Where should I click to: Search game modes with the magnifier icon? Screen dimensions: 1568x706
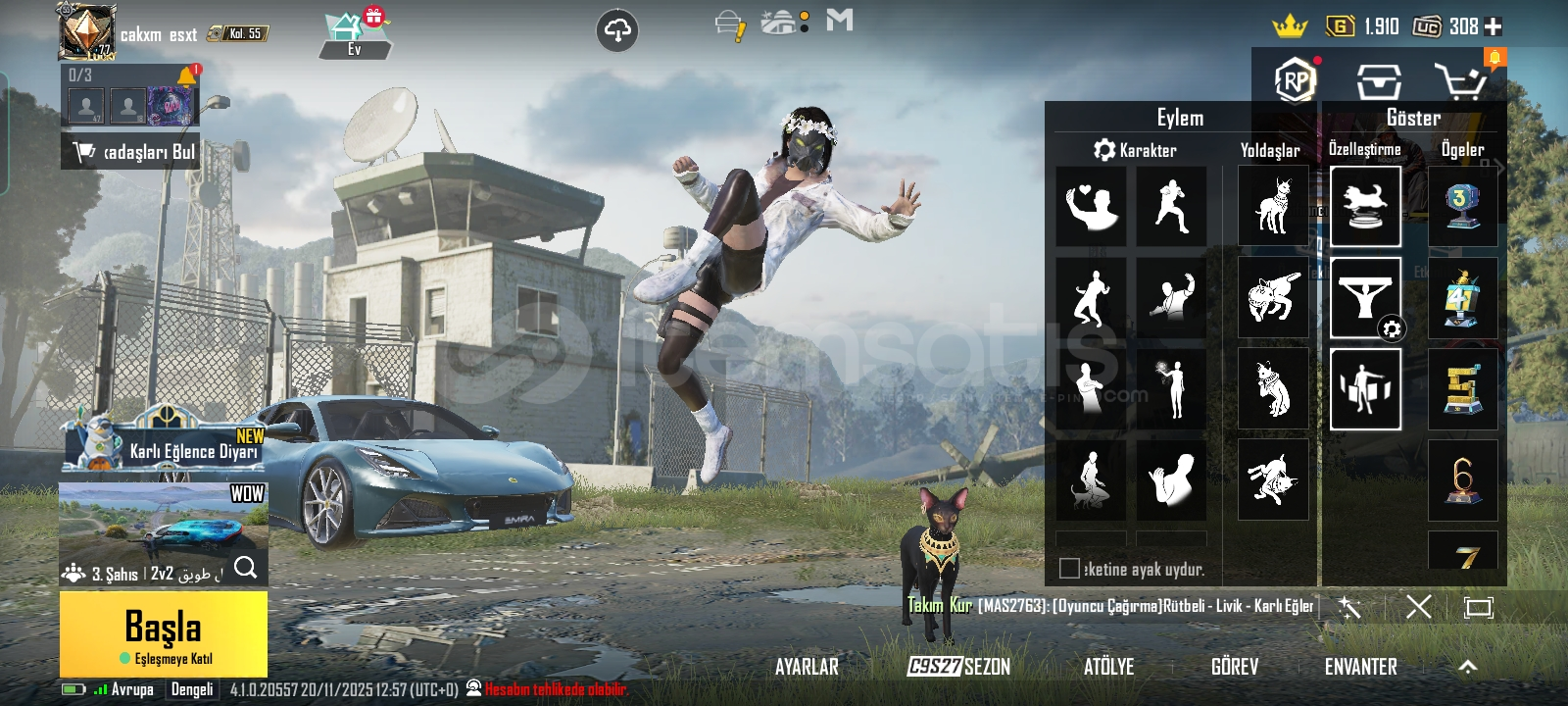pos(246,568)
